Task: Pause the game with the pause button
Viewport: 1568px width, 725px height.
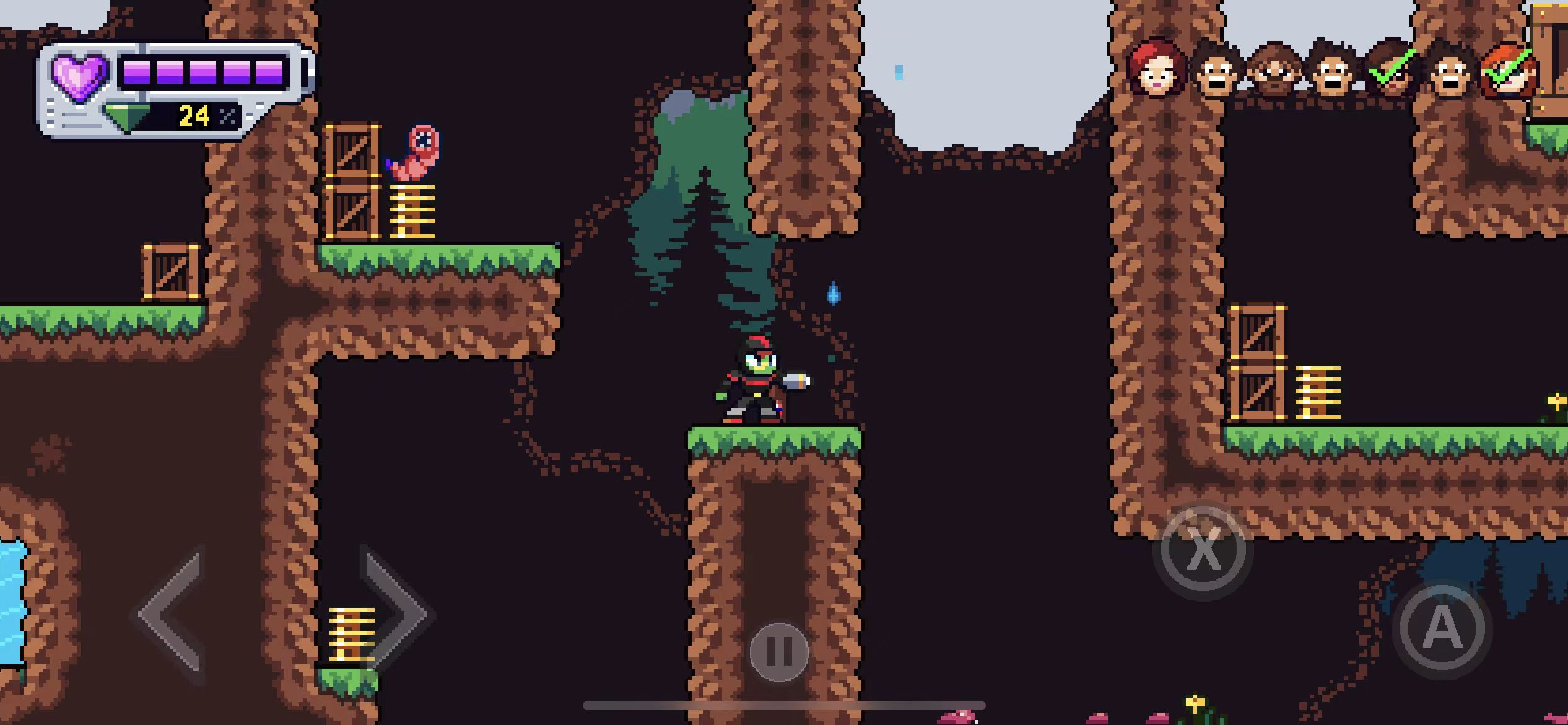Action: click(x=779, y=651)
